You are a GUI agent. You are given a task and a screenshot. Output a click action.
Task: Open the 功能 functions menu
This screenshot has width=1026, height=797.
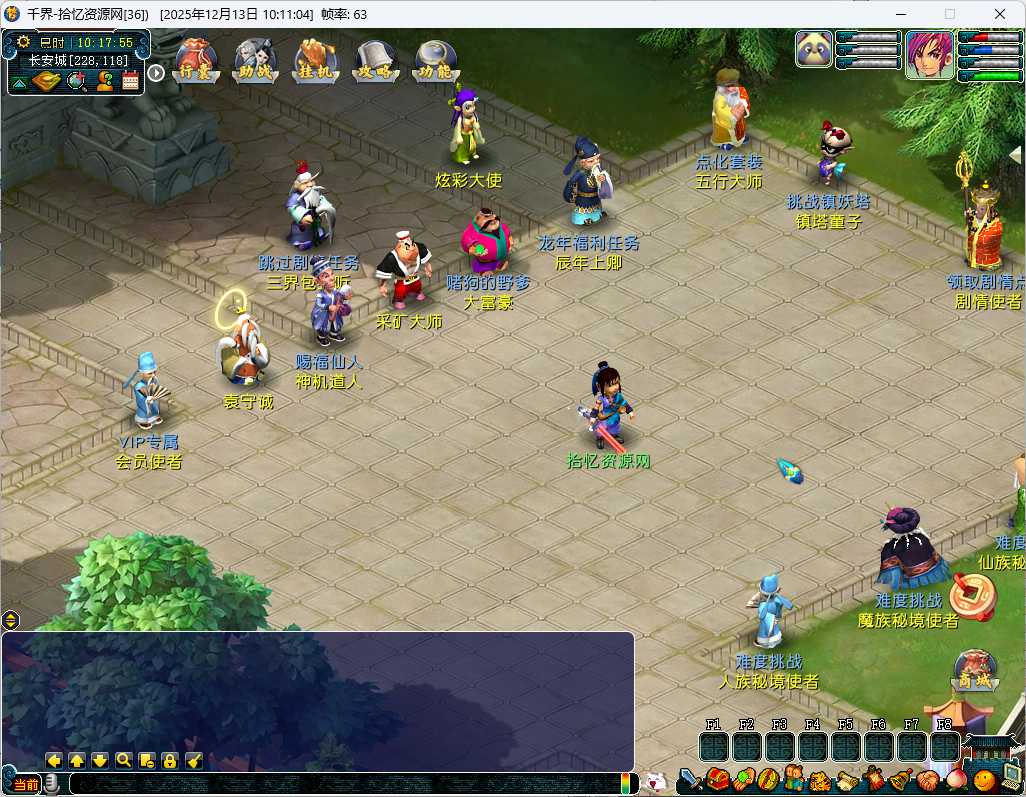point(436,61)
